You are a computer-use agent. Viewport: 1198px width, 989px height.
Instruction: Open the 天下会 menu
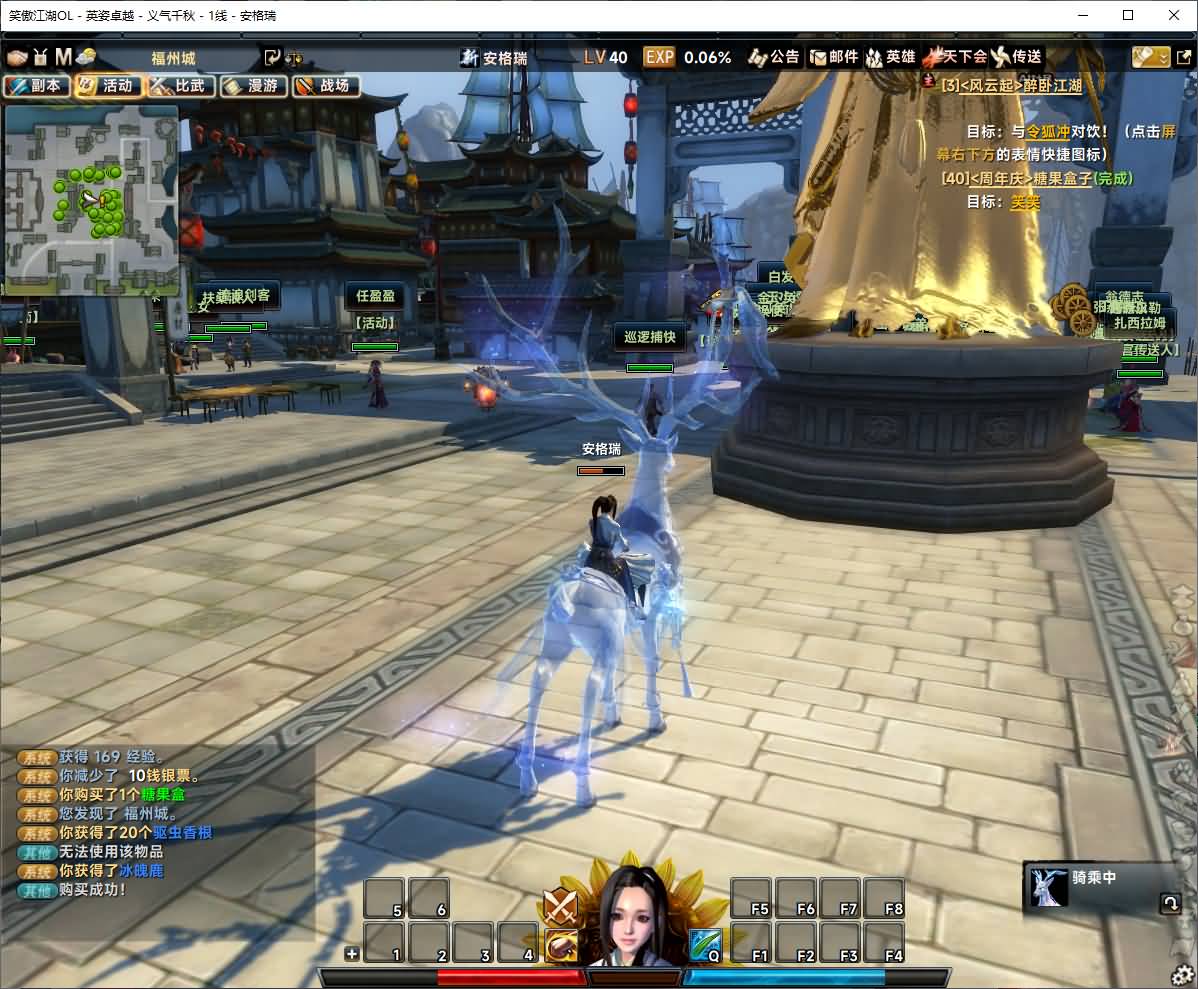[x=956, y=57]
